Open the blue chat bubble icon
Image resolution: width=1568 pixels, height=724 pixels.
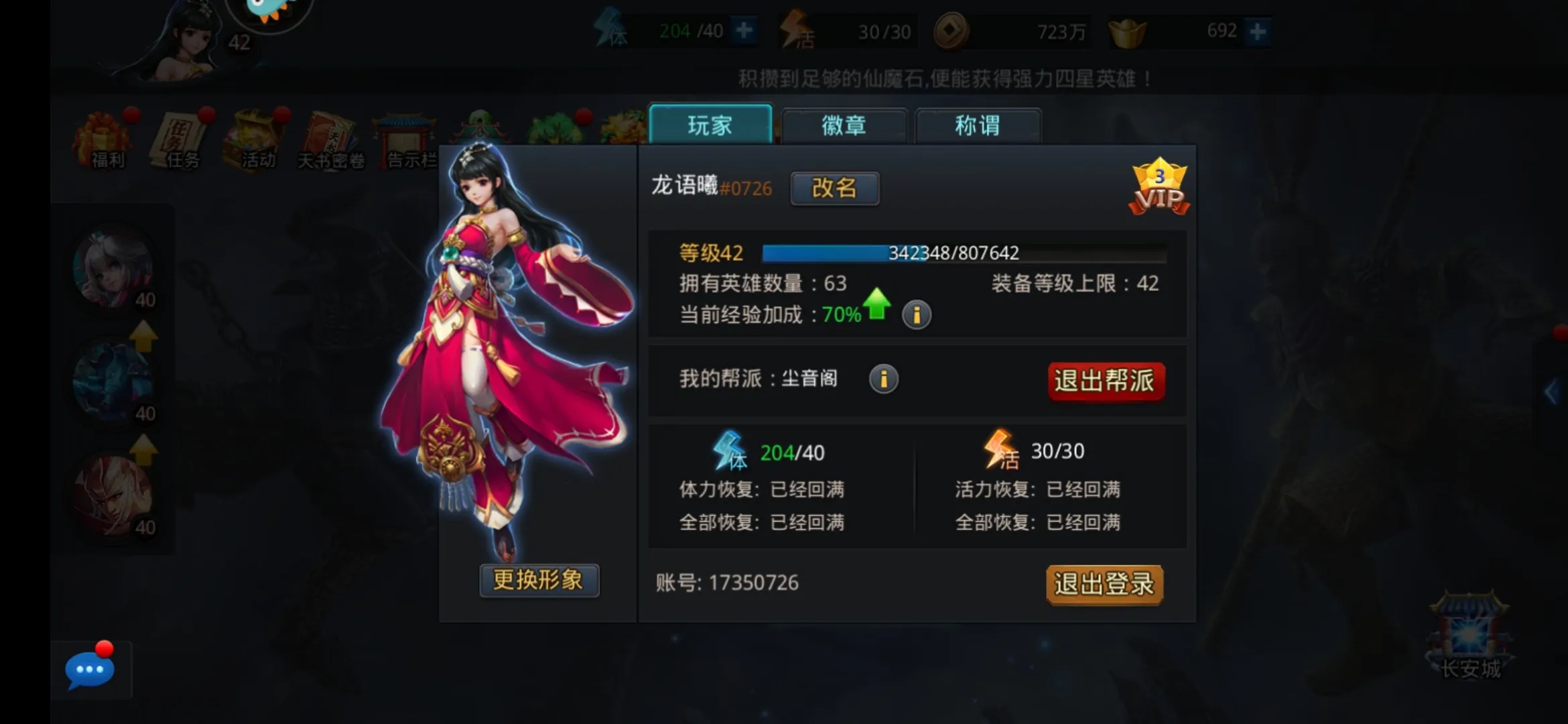[88, 669]
